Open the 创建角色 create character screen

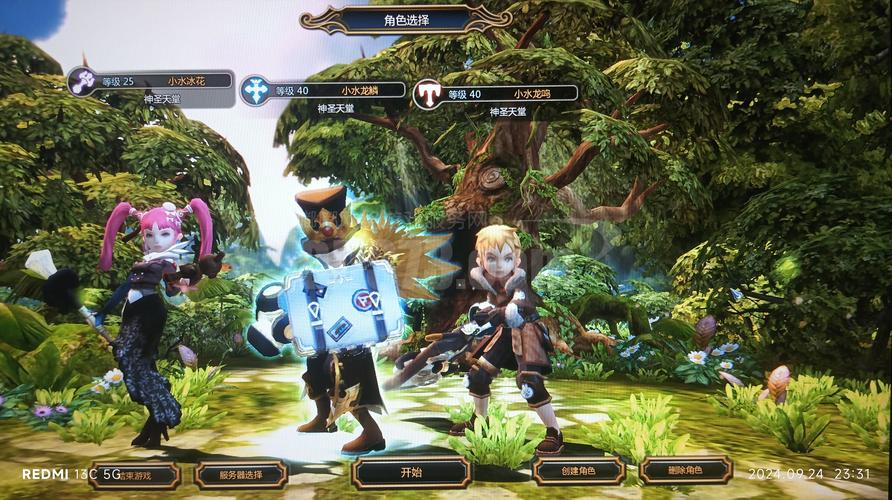point(579,471)
